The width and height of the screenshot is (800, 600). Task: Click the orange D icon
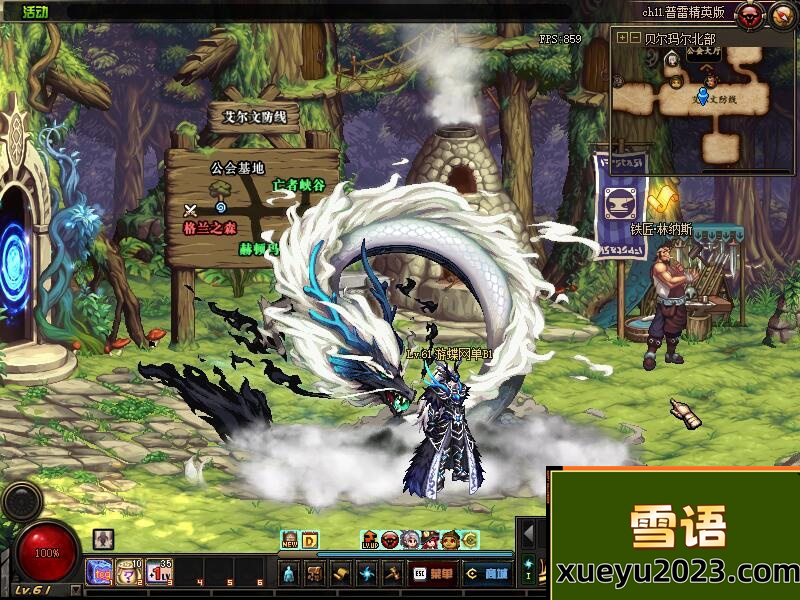(x=310, y=541)
